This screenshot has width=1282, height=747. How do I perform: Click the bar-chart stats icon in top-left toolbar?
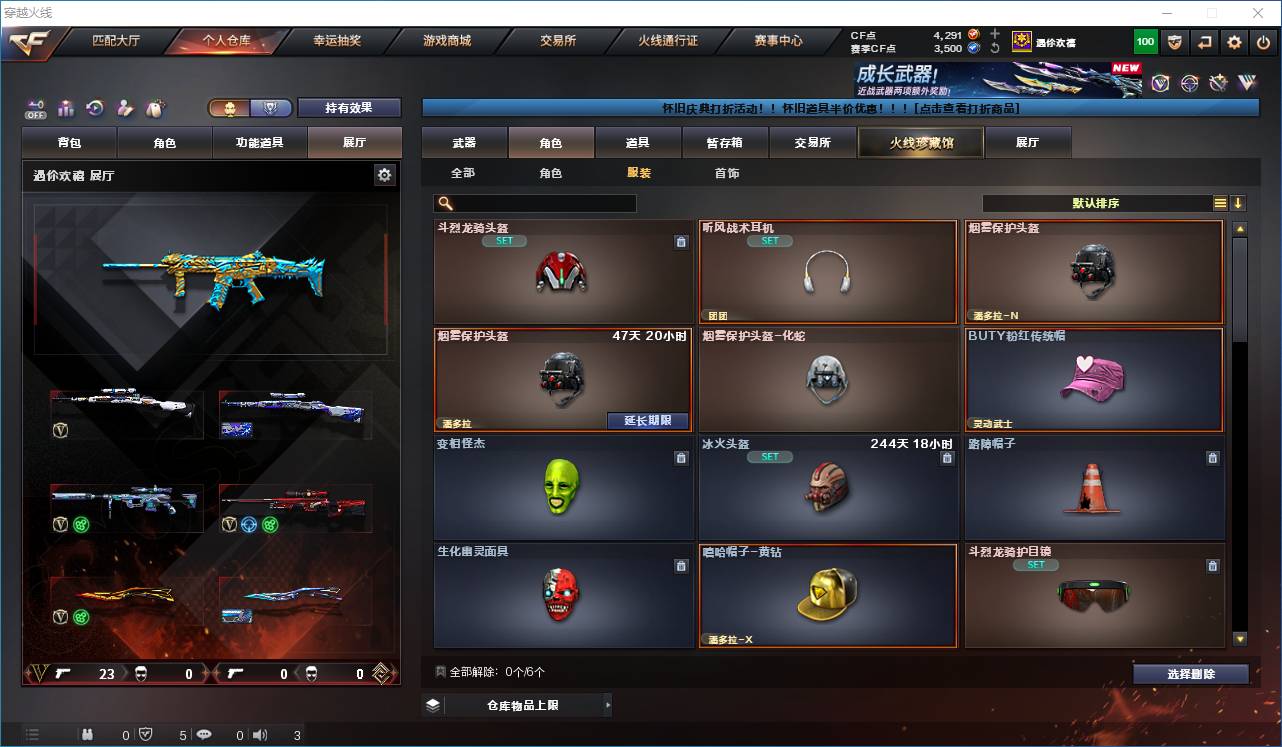coord(65,107)
